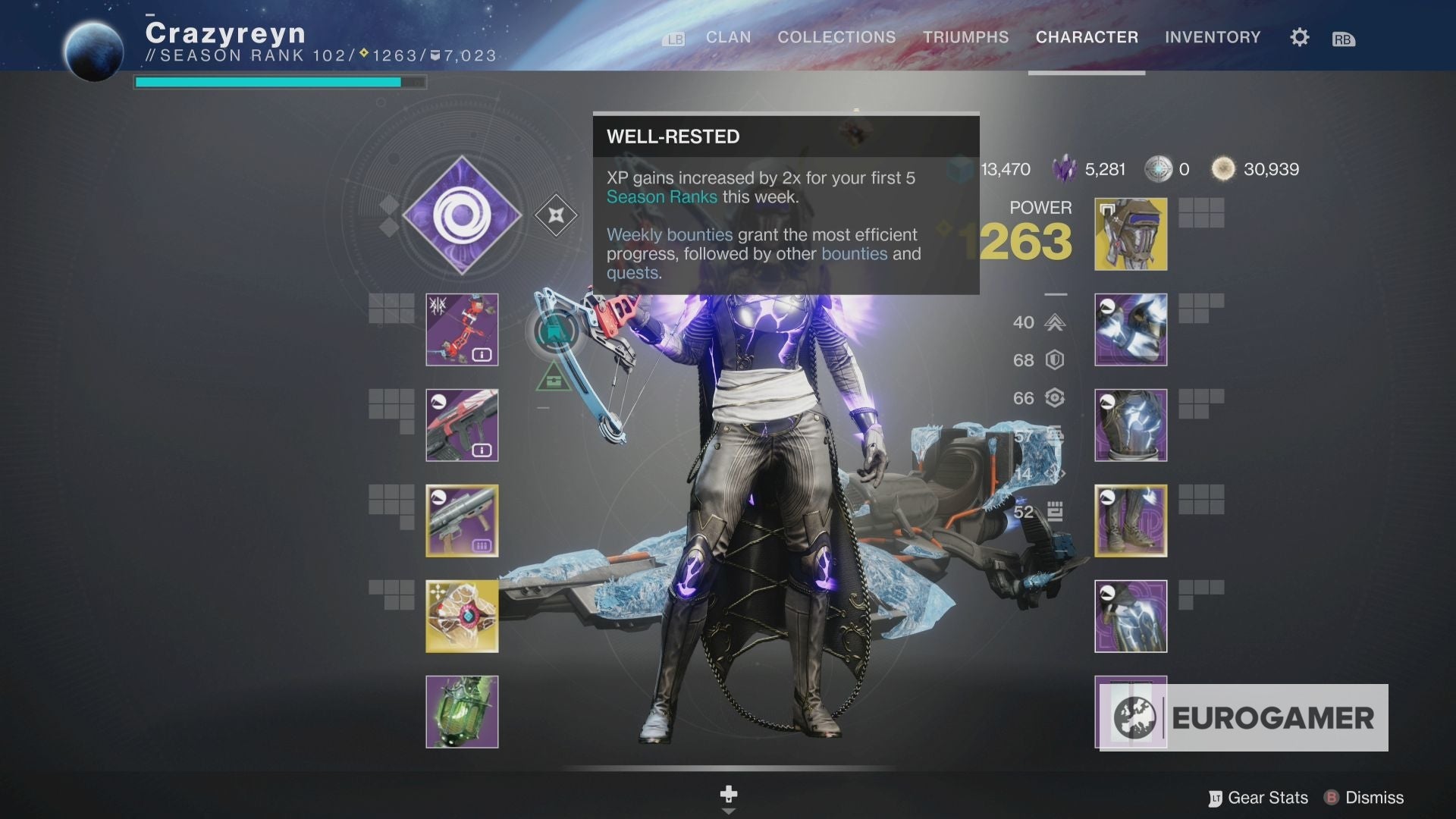1456x819 pixels.
Task: Click the small diamond icon beside subclass
Action: (x=556, y=215)
